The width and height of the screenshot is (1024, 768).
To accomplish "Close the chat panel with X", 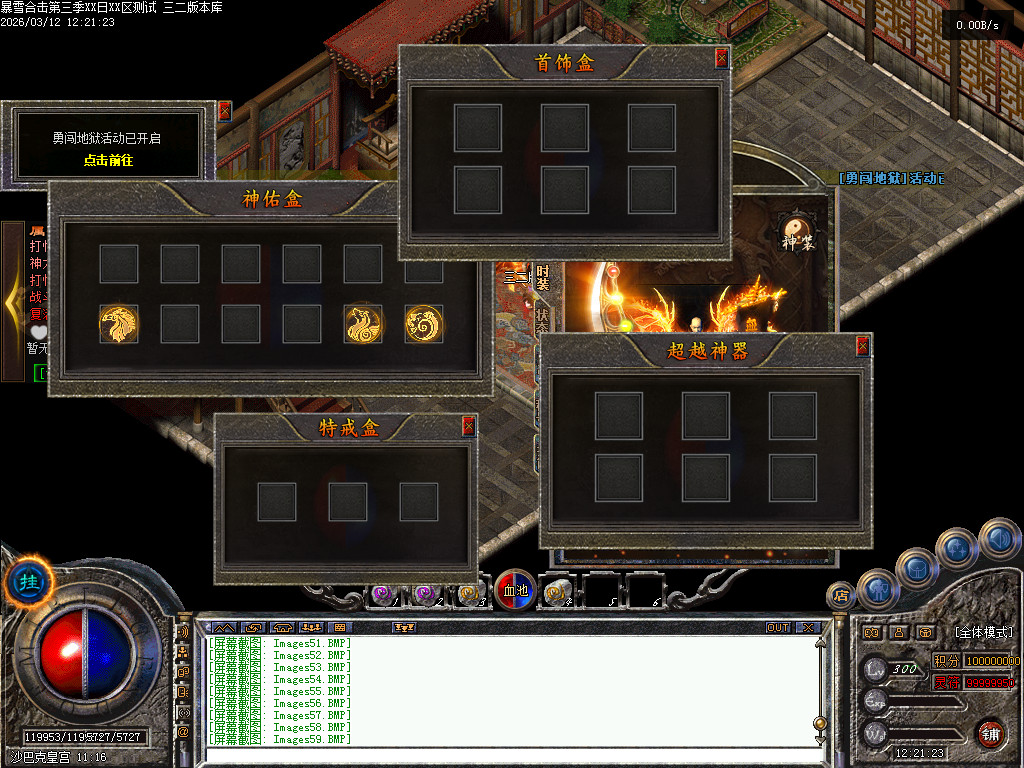I will [x=807, y=627].
